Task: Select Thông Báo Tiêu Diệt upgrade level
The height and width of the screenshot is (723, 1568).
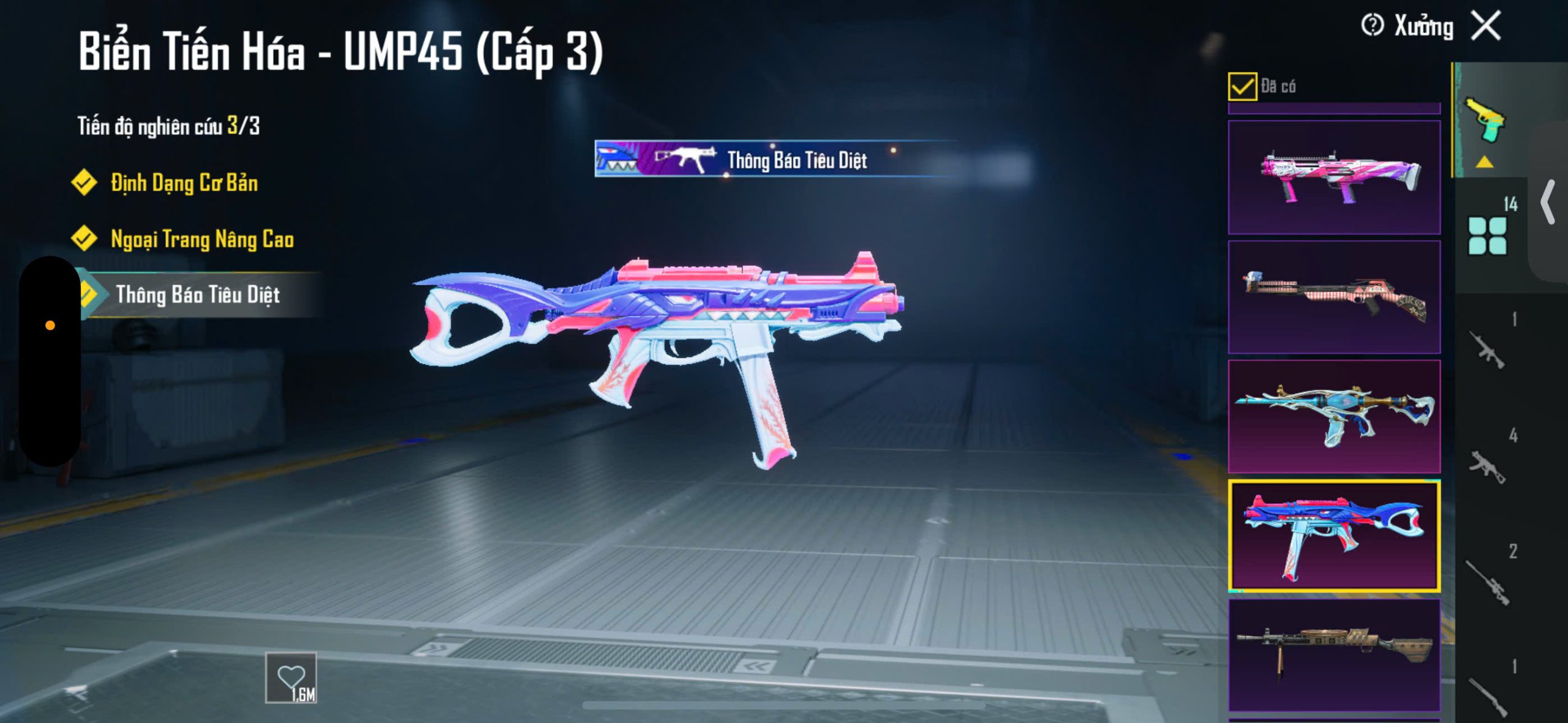Action: [197, 295]
